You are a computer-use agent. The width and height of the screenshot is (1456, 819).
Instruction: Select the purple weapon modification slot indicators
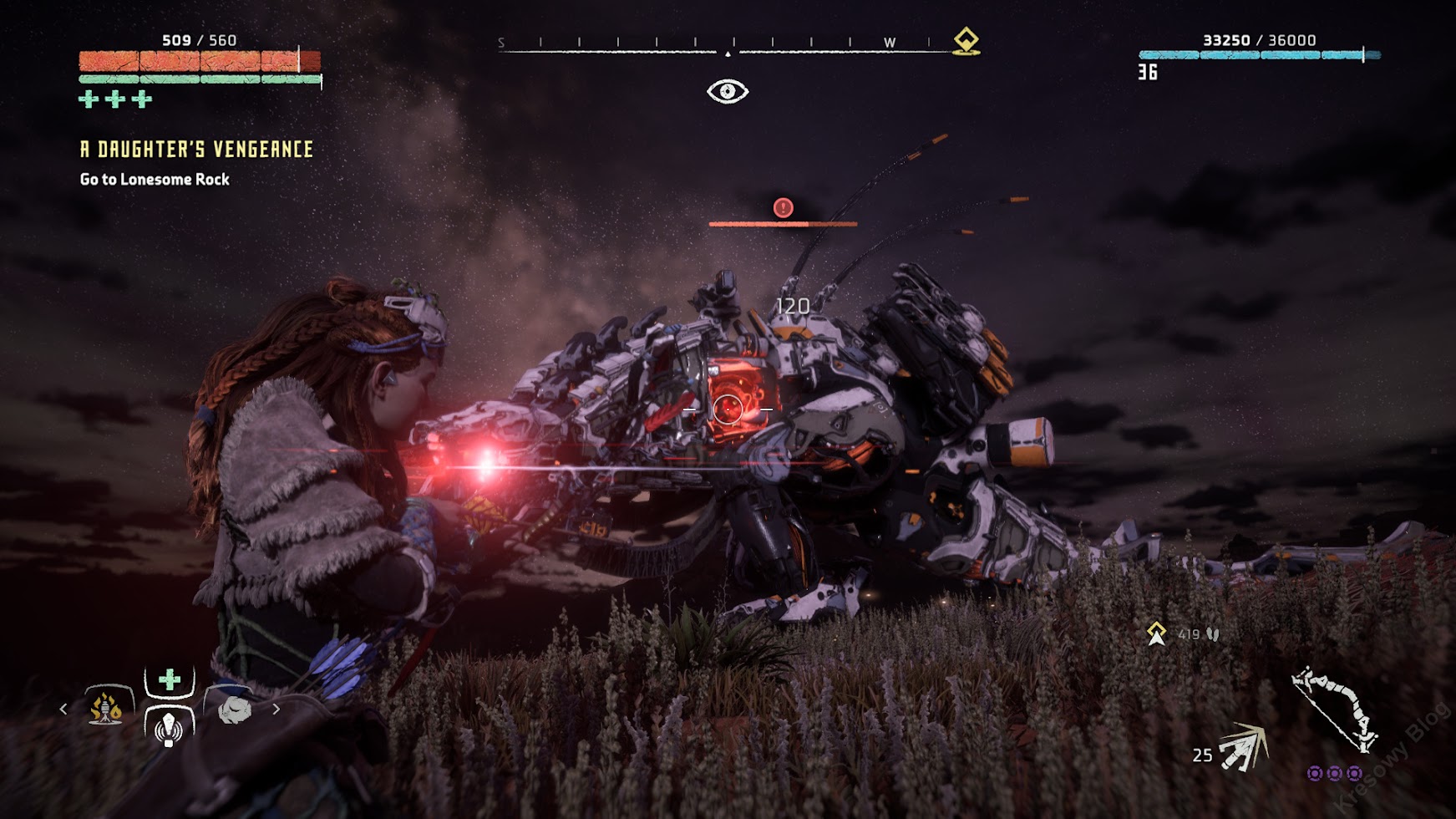[x=1334, y=773]
